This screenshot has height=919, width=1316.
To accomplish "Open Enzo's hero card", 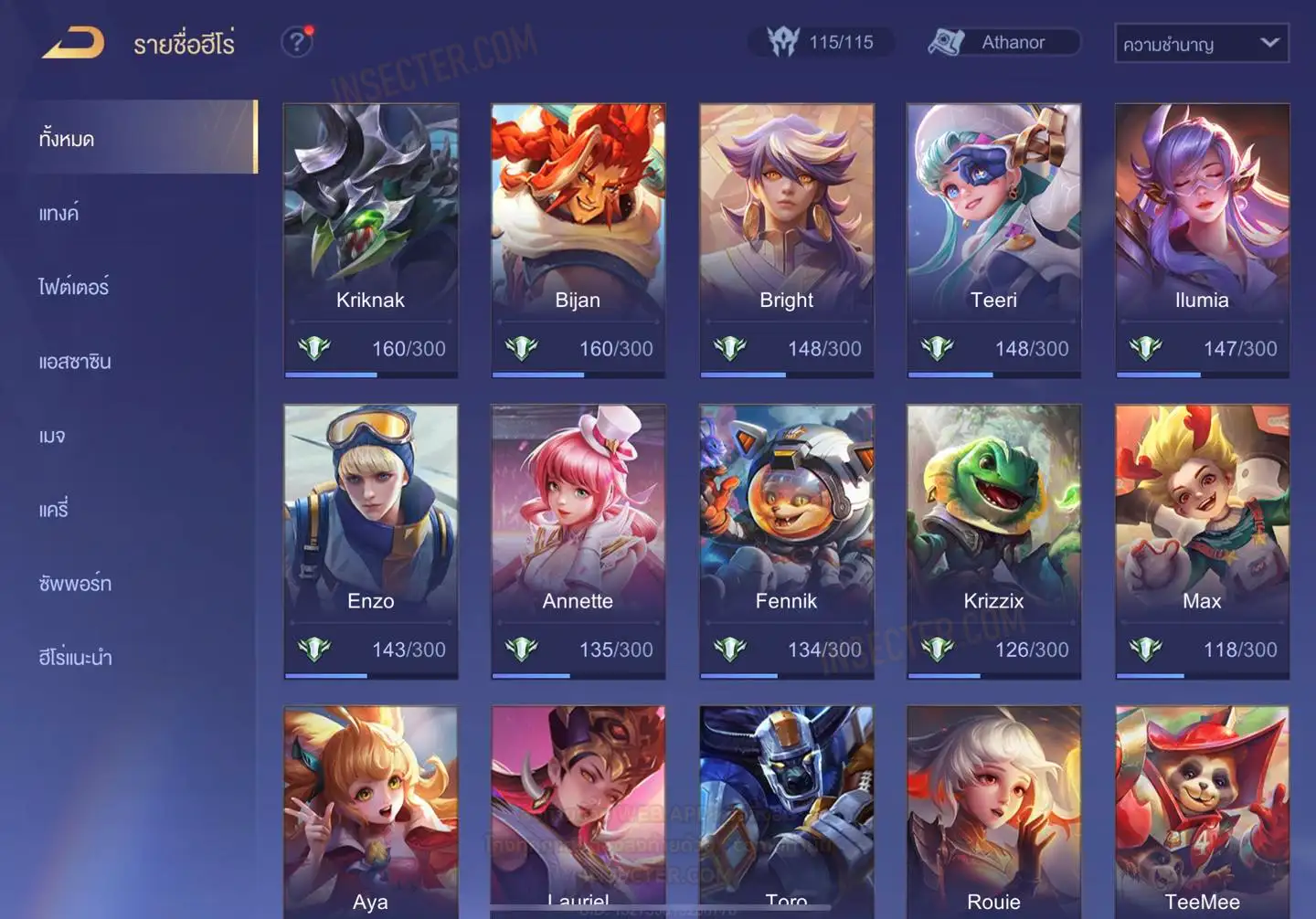I will tap(370, 541).
